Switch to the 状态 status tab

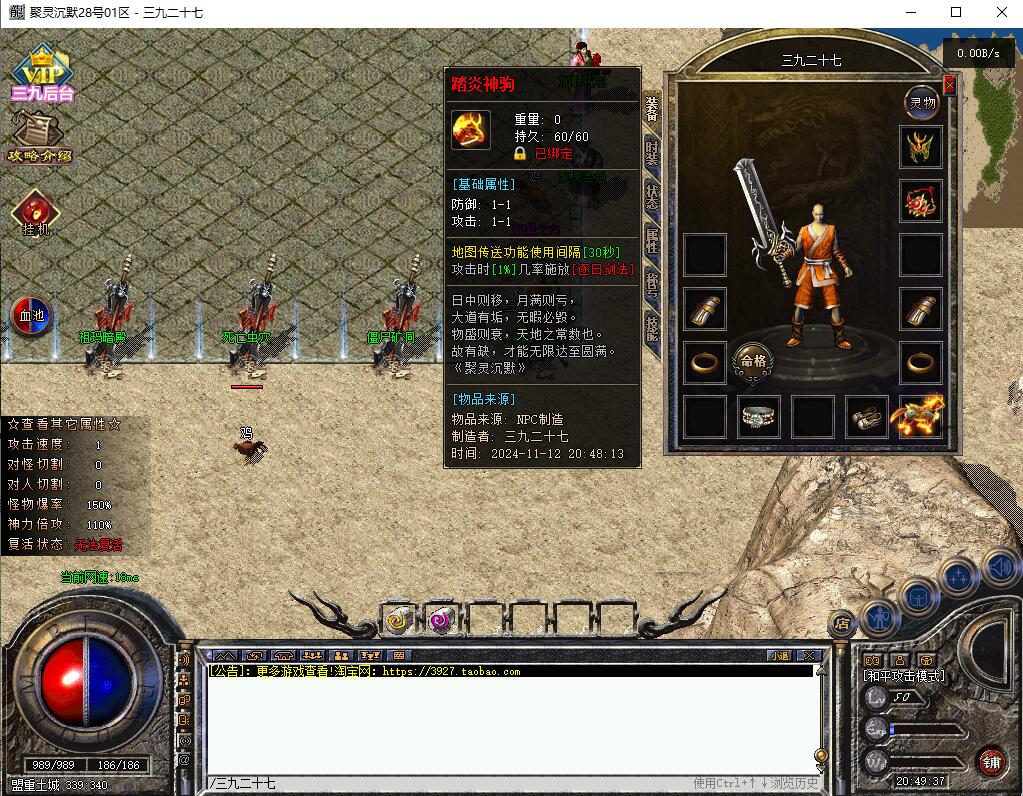pos(652,197)
